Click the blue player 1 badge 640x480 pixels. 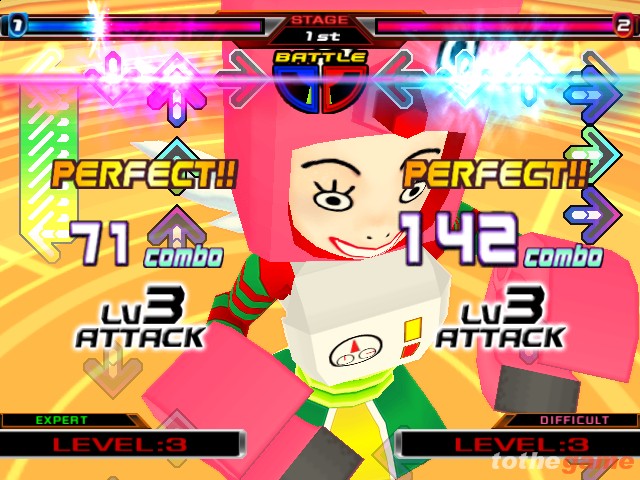tap(17, 25)
